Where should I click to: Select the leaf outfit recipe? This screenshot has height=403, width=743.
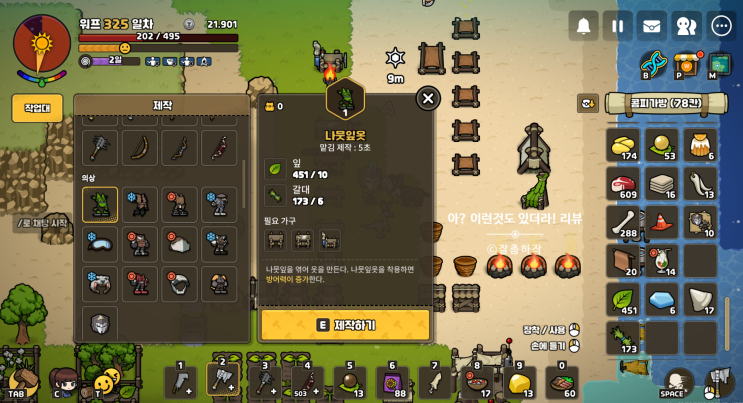pos(100,204)
